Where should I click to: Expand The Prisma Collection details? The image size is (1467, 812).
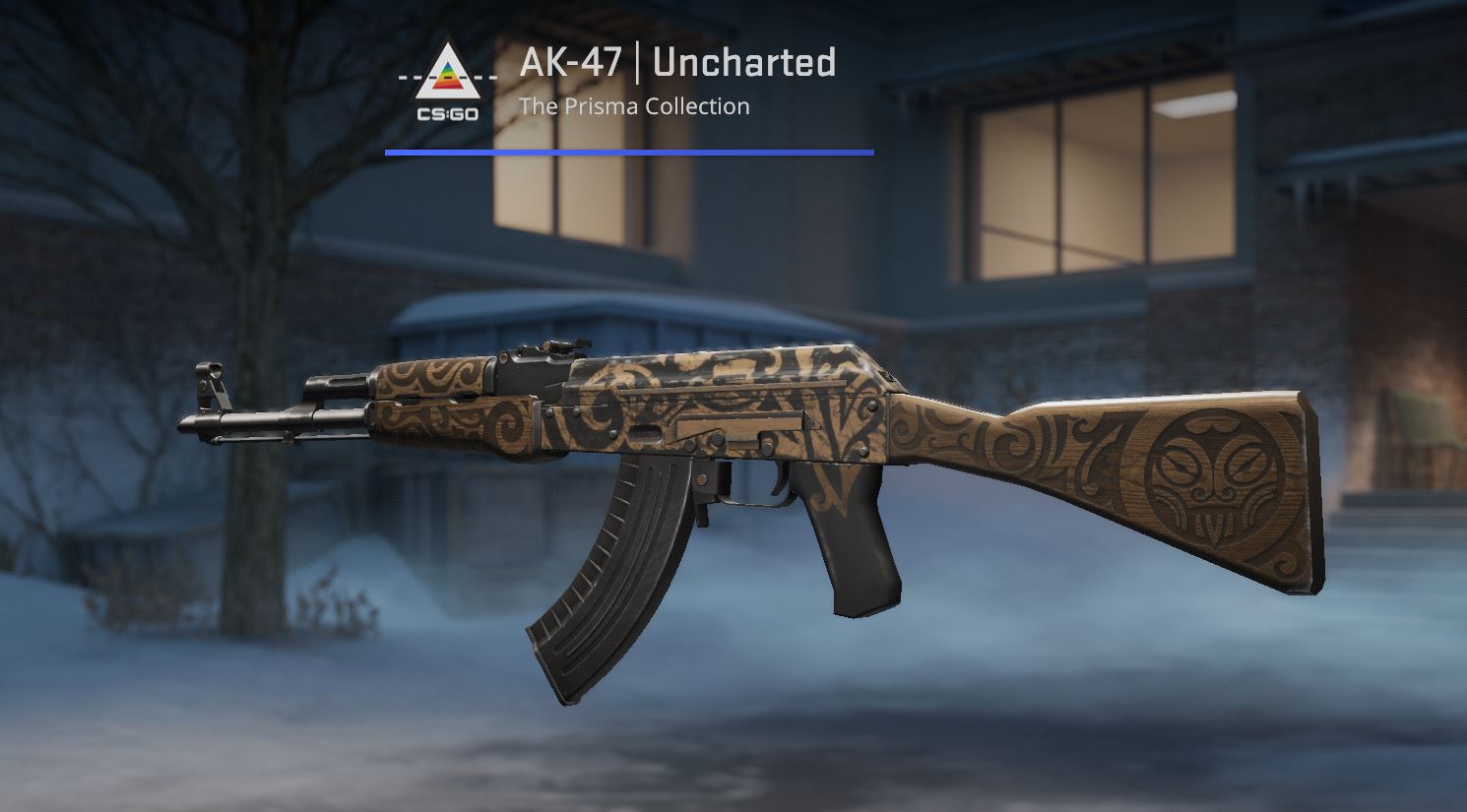pos(634,105)
